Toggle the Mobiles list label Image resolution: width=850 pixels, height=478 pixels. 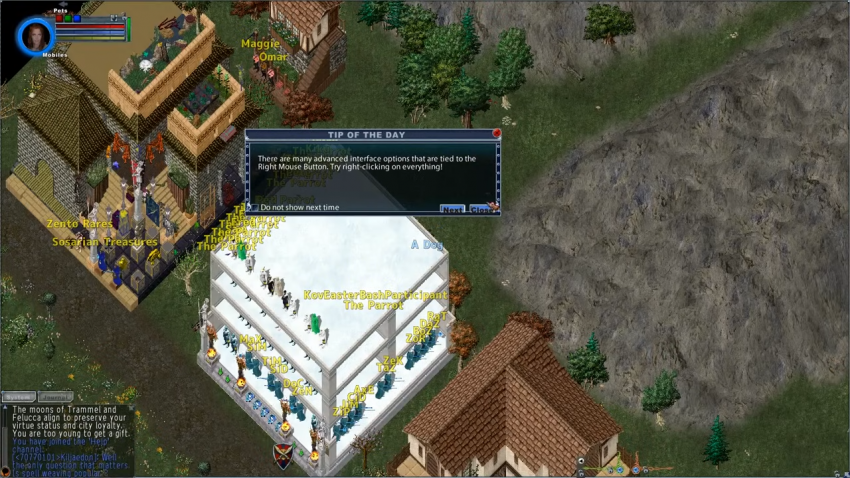pyautogui.click(x=55, y=55)
